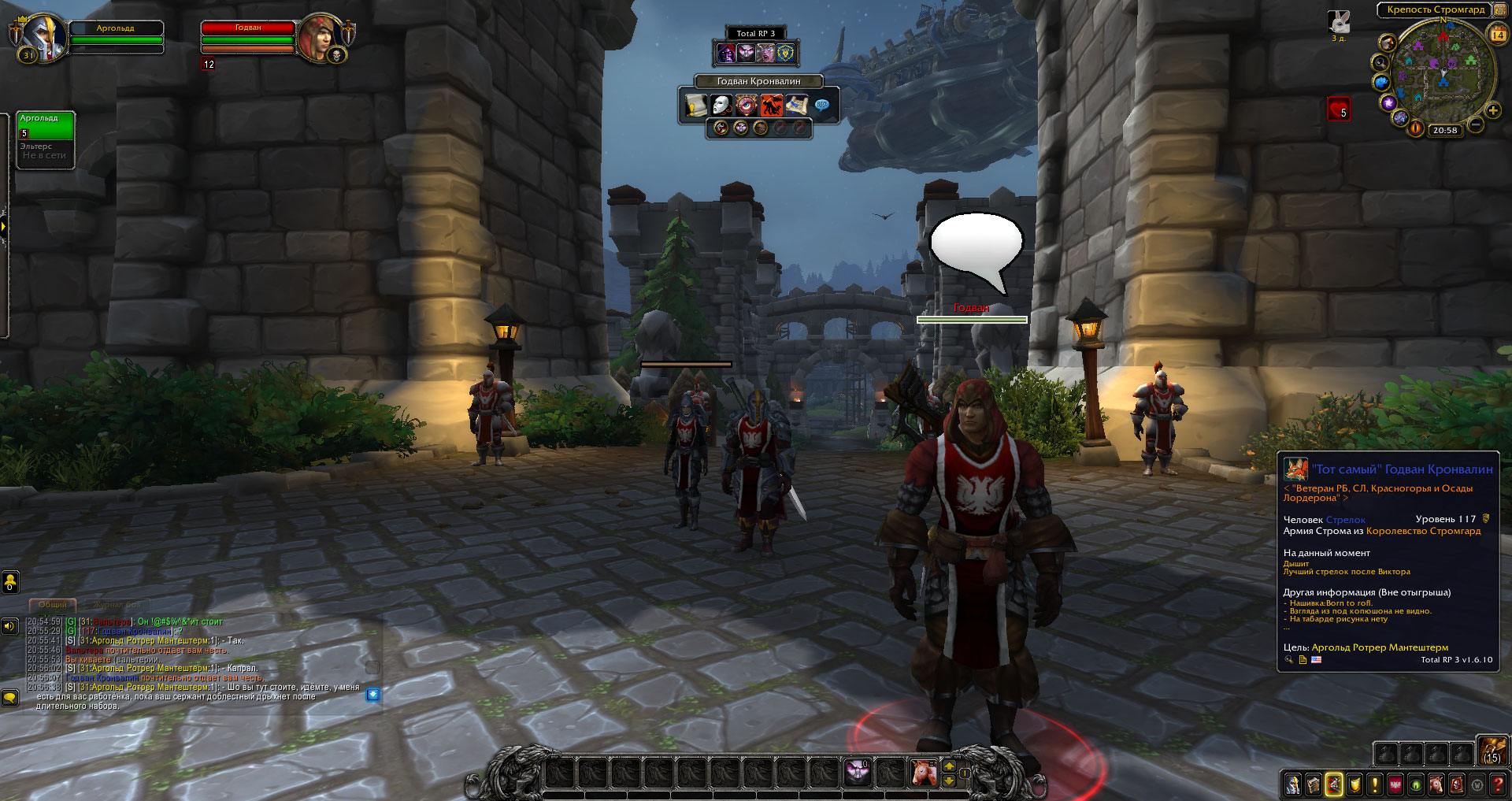Click the Stromgarde Keep minimap
The image size is (1512, 801).
pyautogui.click(x=1443, y=75)
